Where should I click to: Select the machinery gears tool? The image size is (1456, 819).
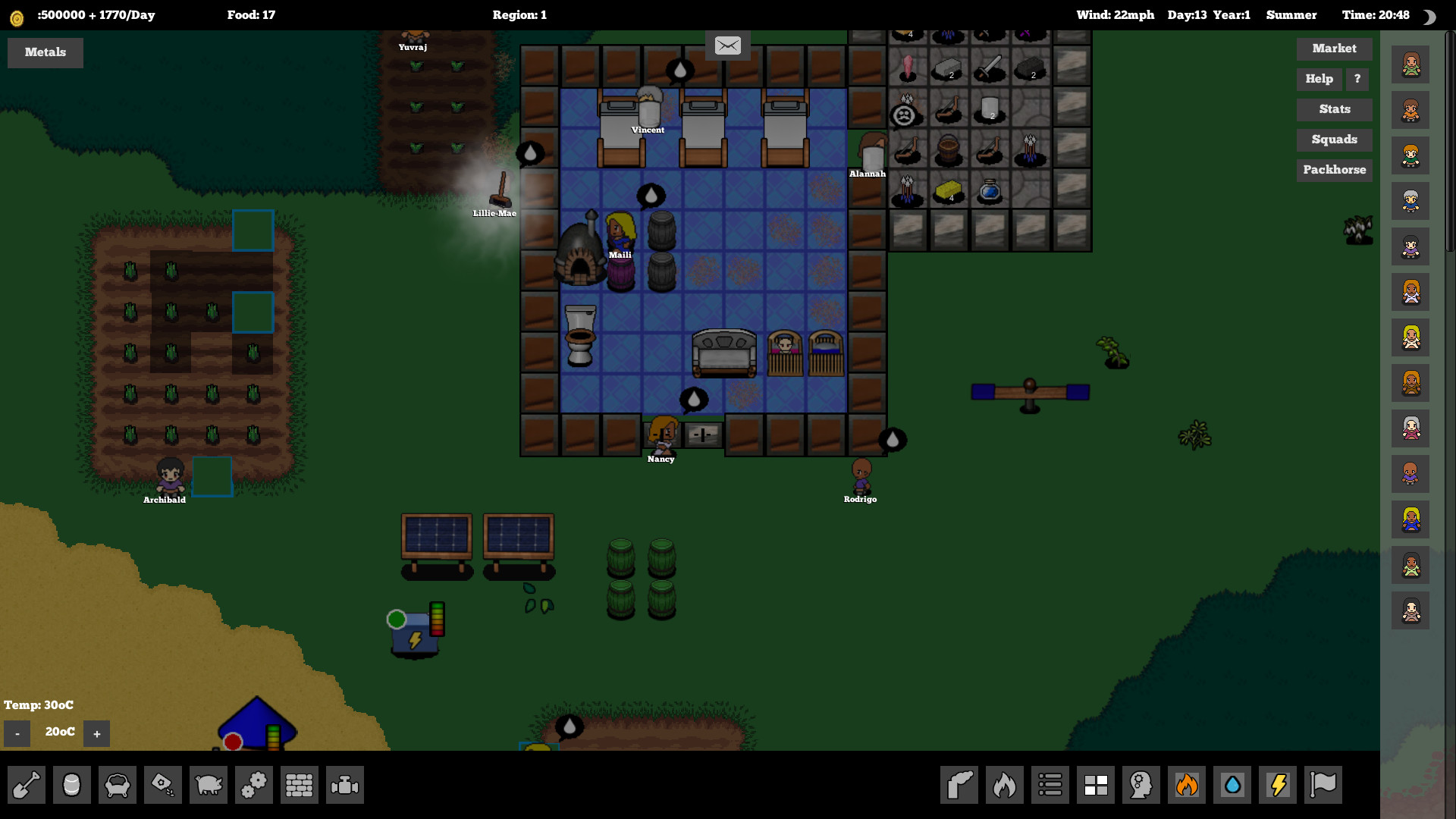[x=254, y=785]
